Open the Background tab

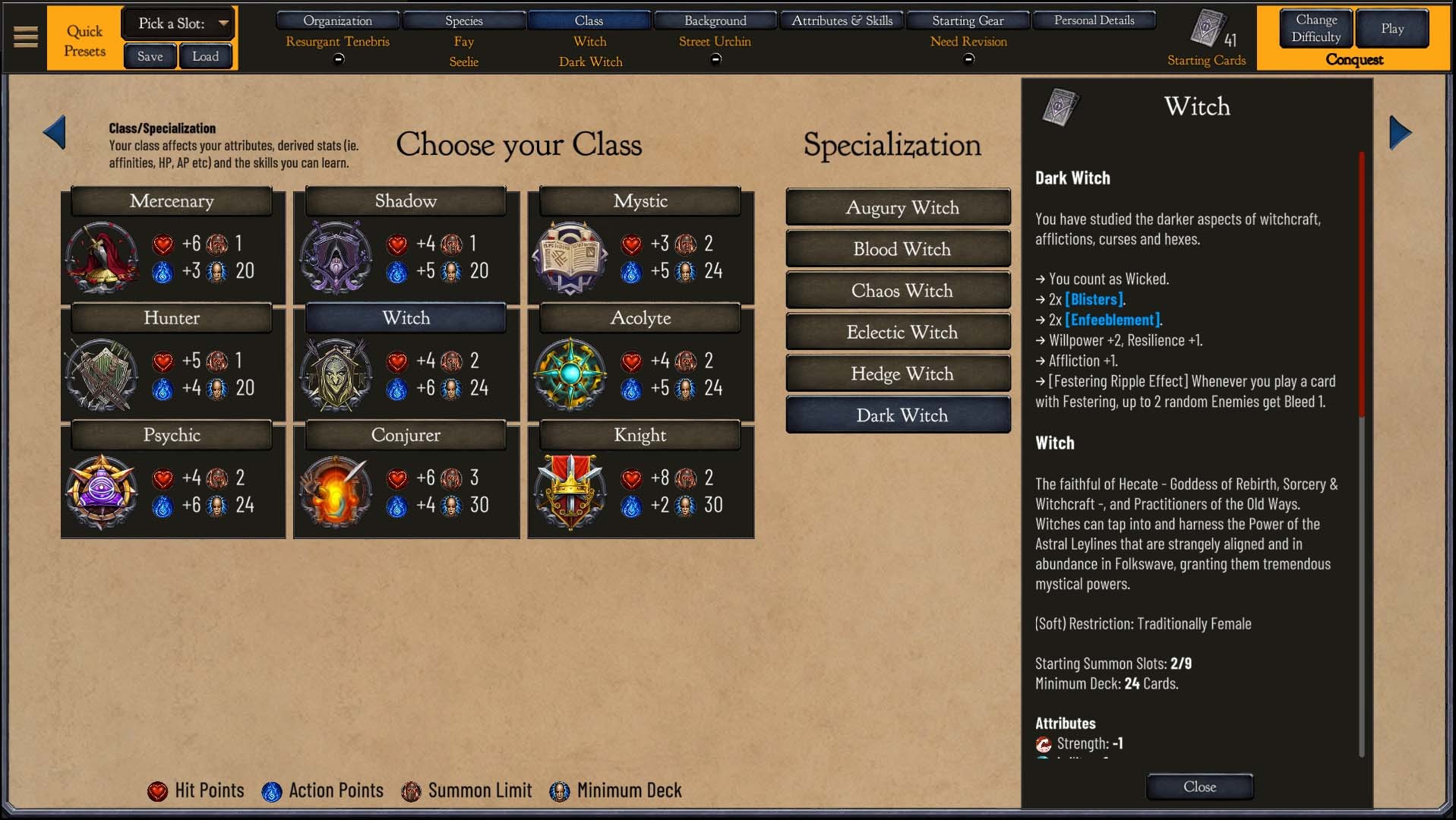[715, 20]
